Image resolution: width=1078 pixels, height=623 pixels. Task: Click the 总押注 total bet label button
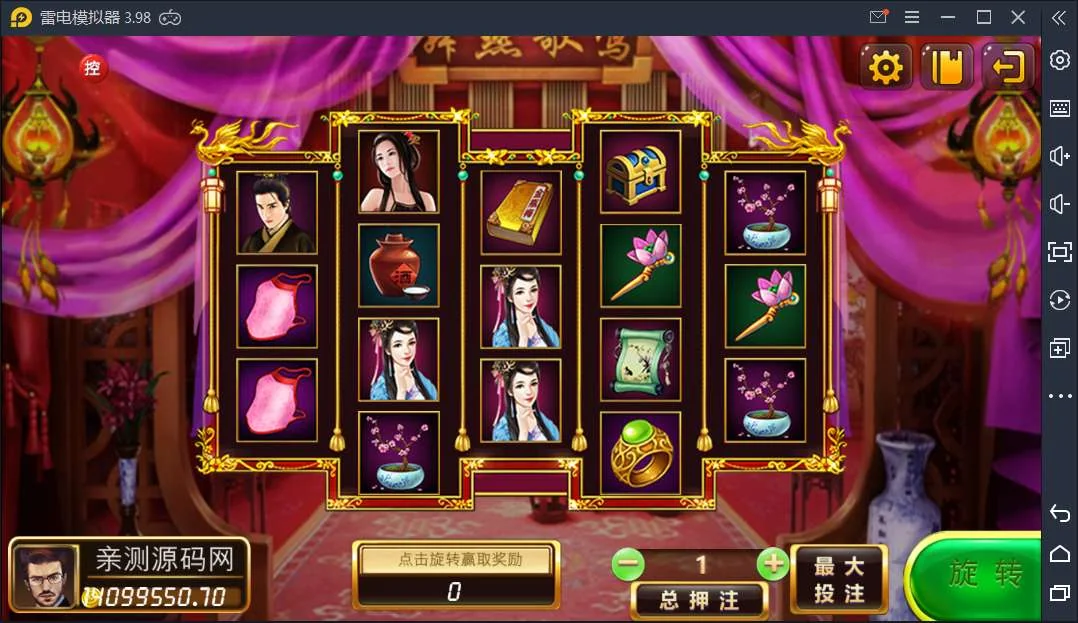(700, 600)
